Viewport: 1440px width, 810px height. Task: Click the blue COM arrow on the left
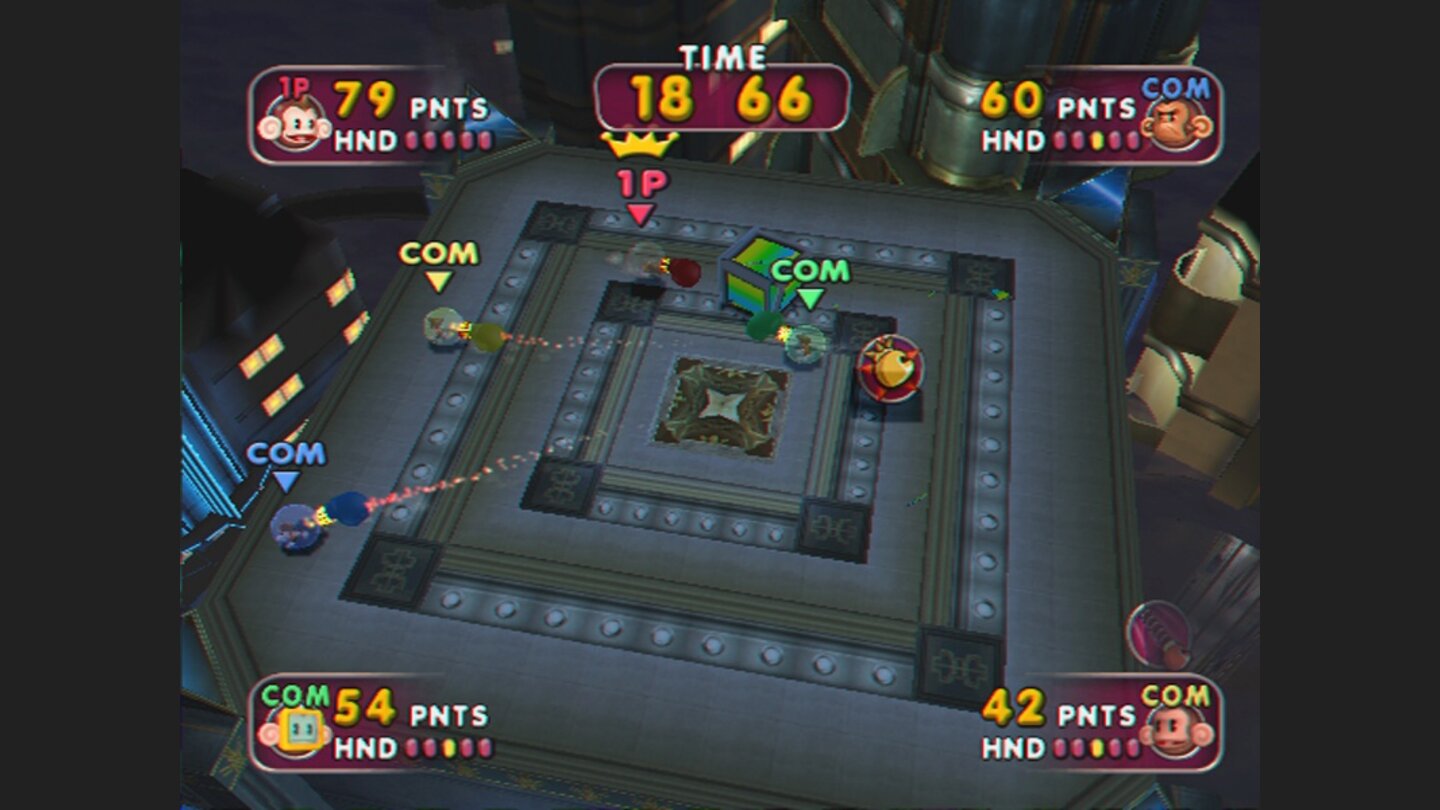point(286,482)
